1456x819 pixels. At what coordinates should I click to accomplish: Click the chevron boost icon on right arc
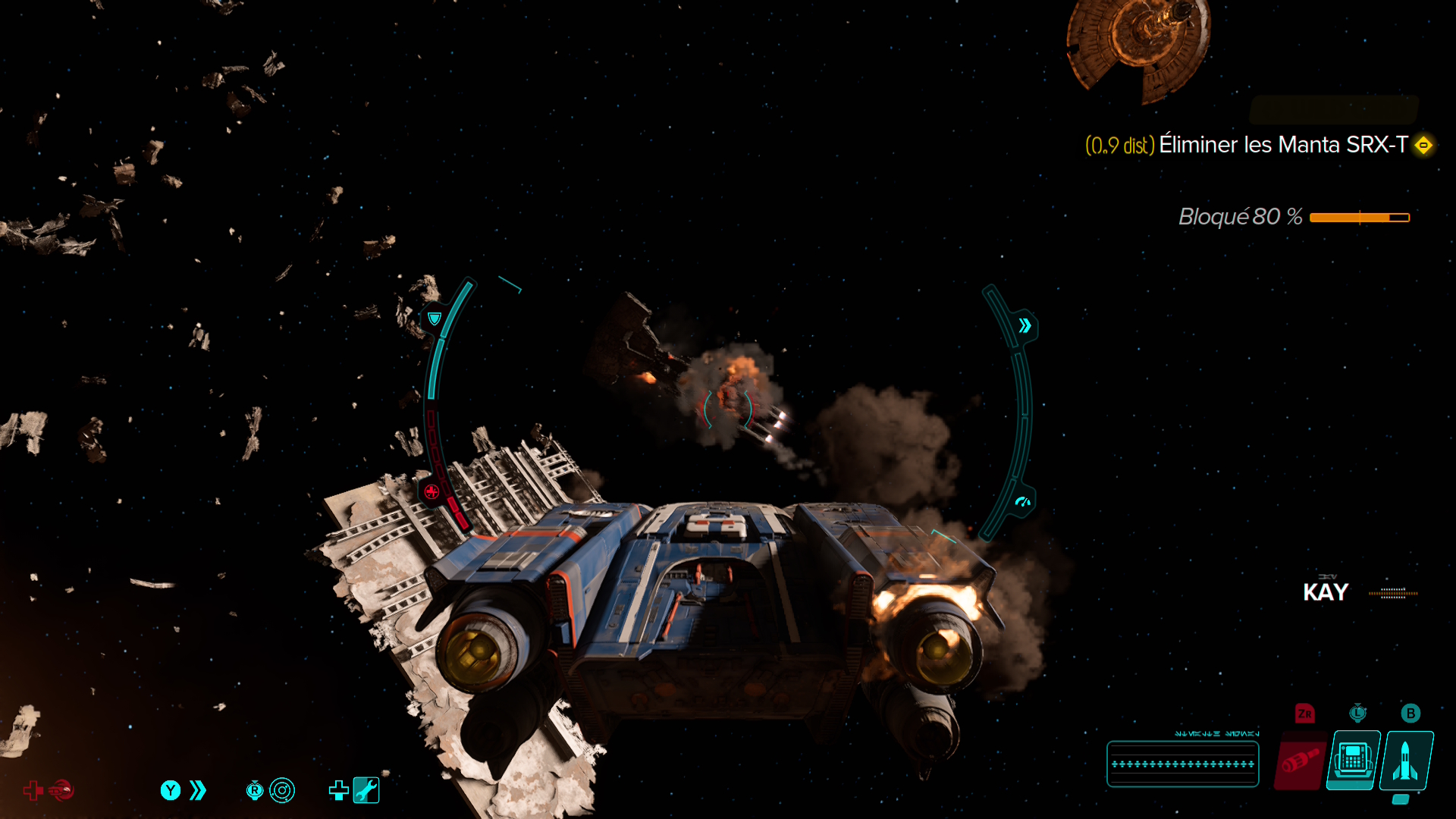pos(1025,326)
